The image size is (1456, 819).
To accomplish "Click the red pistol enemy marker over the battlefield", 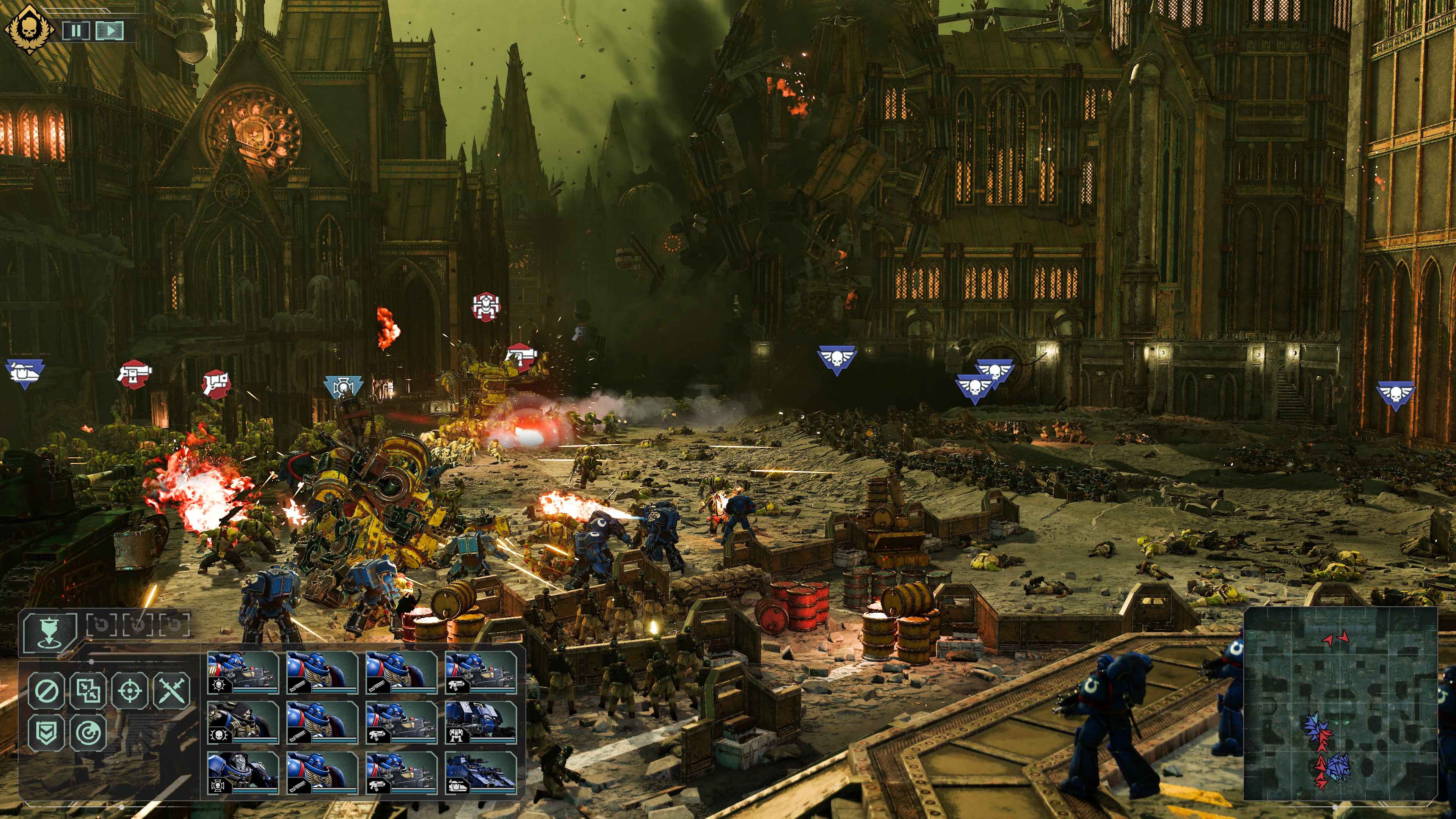I will (135, 374).
